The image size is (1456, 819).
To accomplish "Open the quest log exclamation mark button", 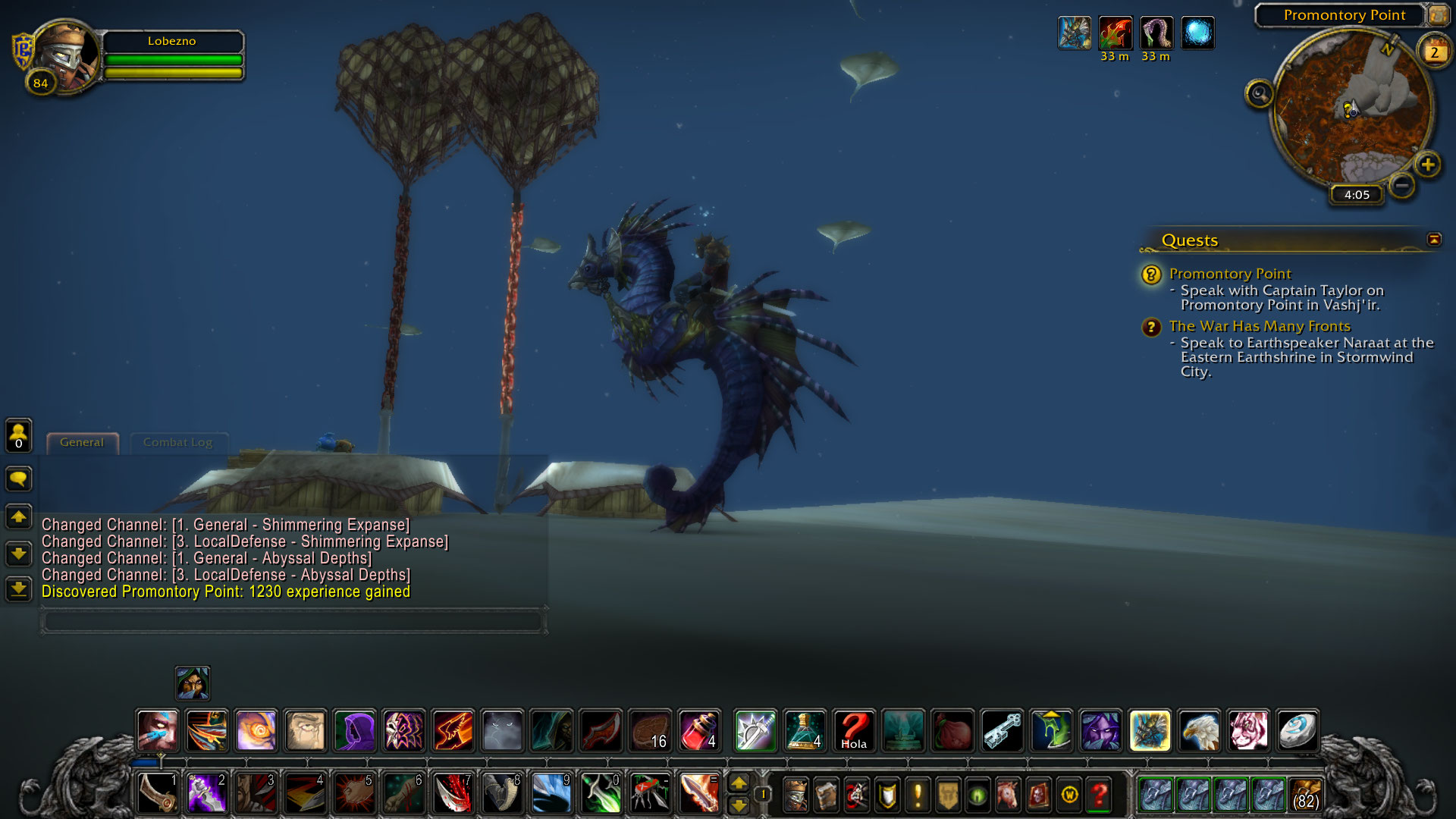I will pyautogui.click(x=918, y=795).
